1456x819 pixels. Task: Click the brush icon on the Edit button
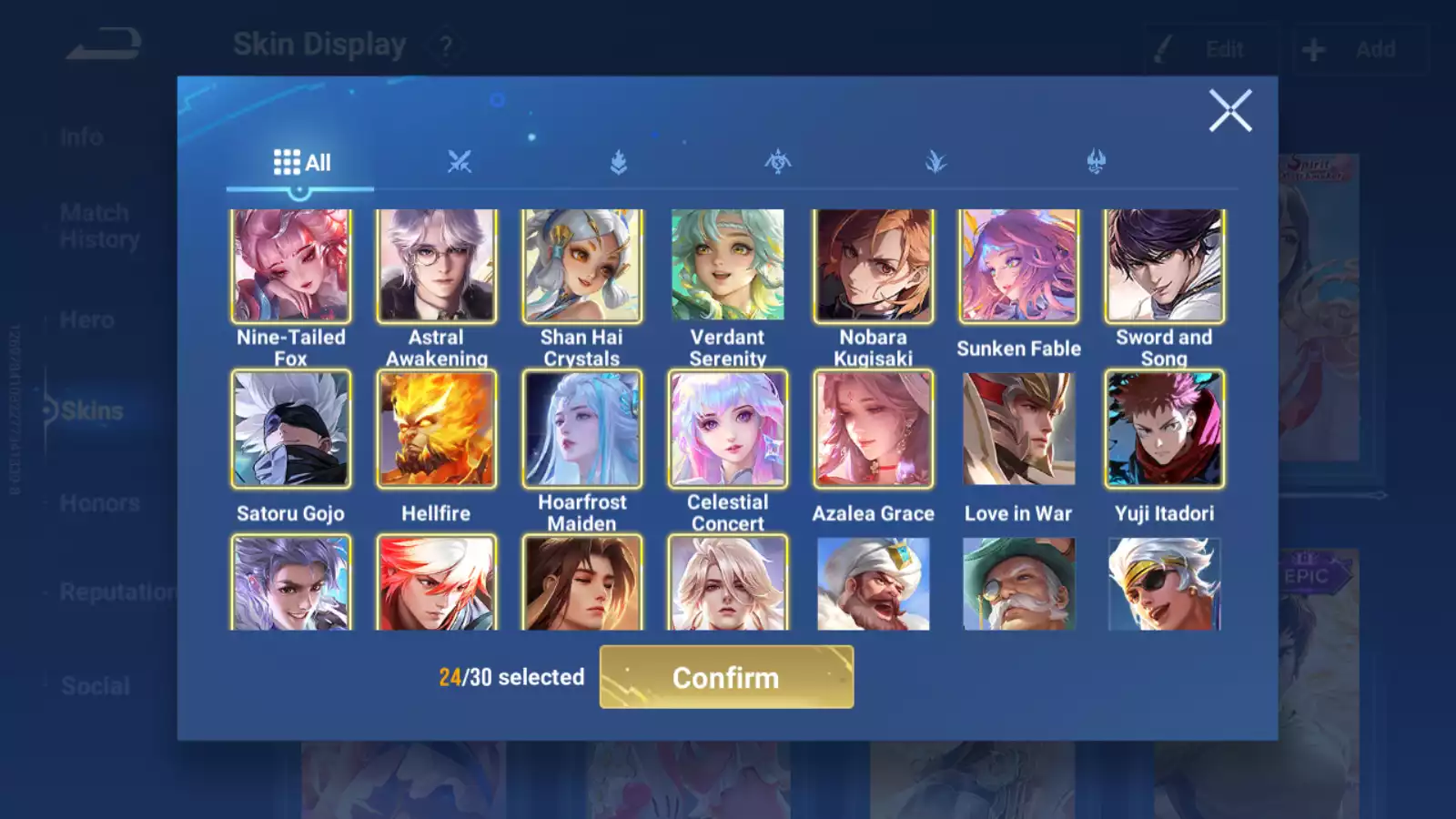coord(1163,49)
